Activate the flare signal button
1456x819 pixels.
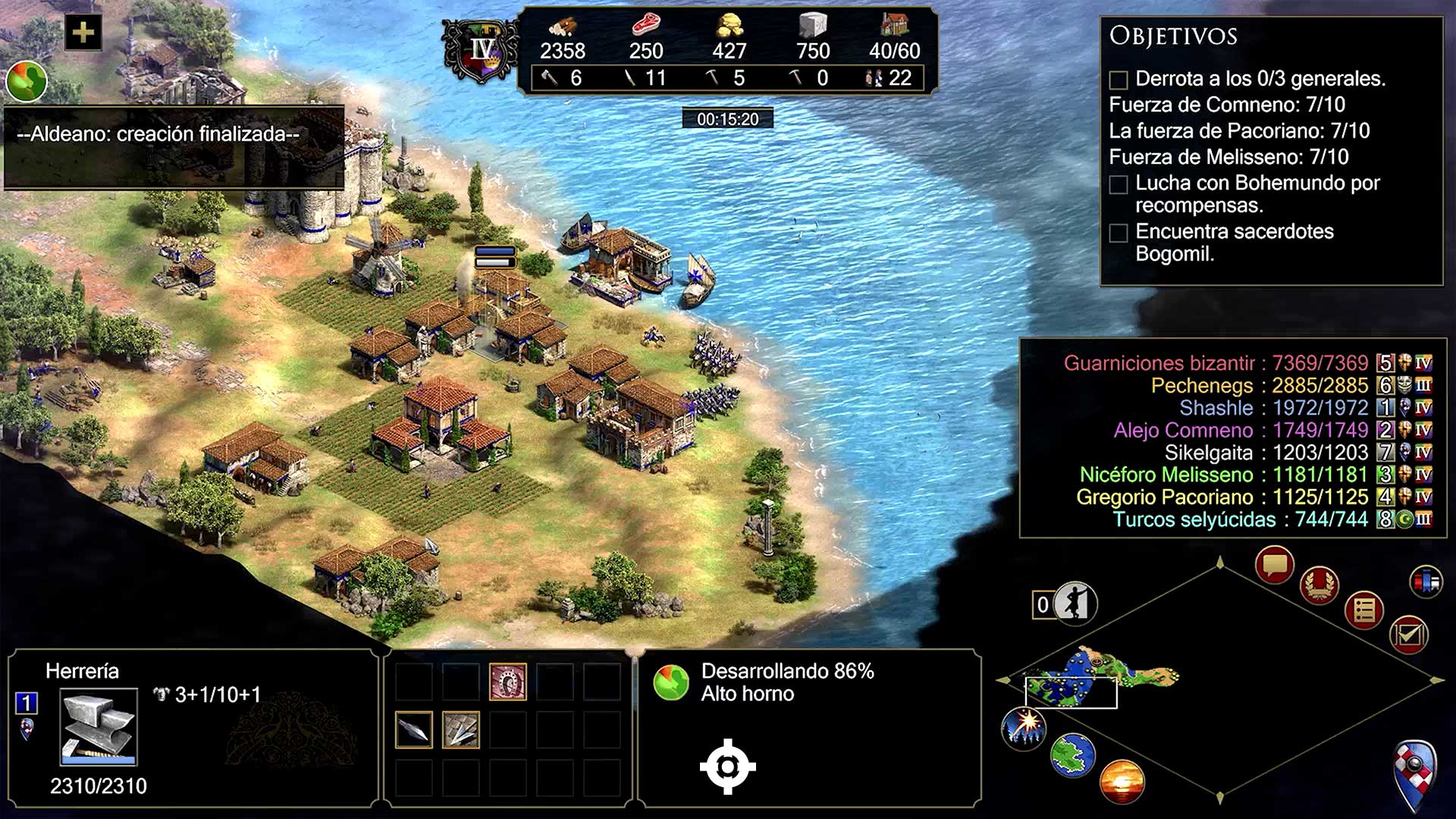coord(1024,727)
